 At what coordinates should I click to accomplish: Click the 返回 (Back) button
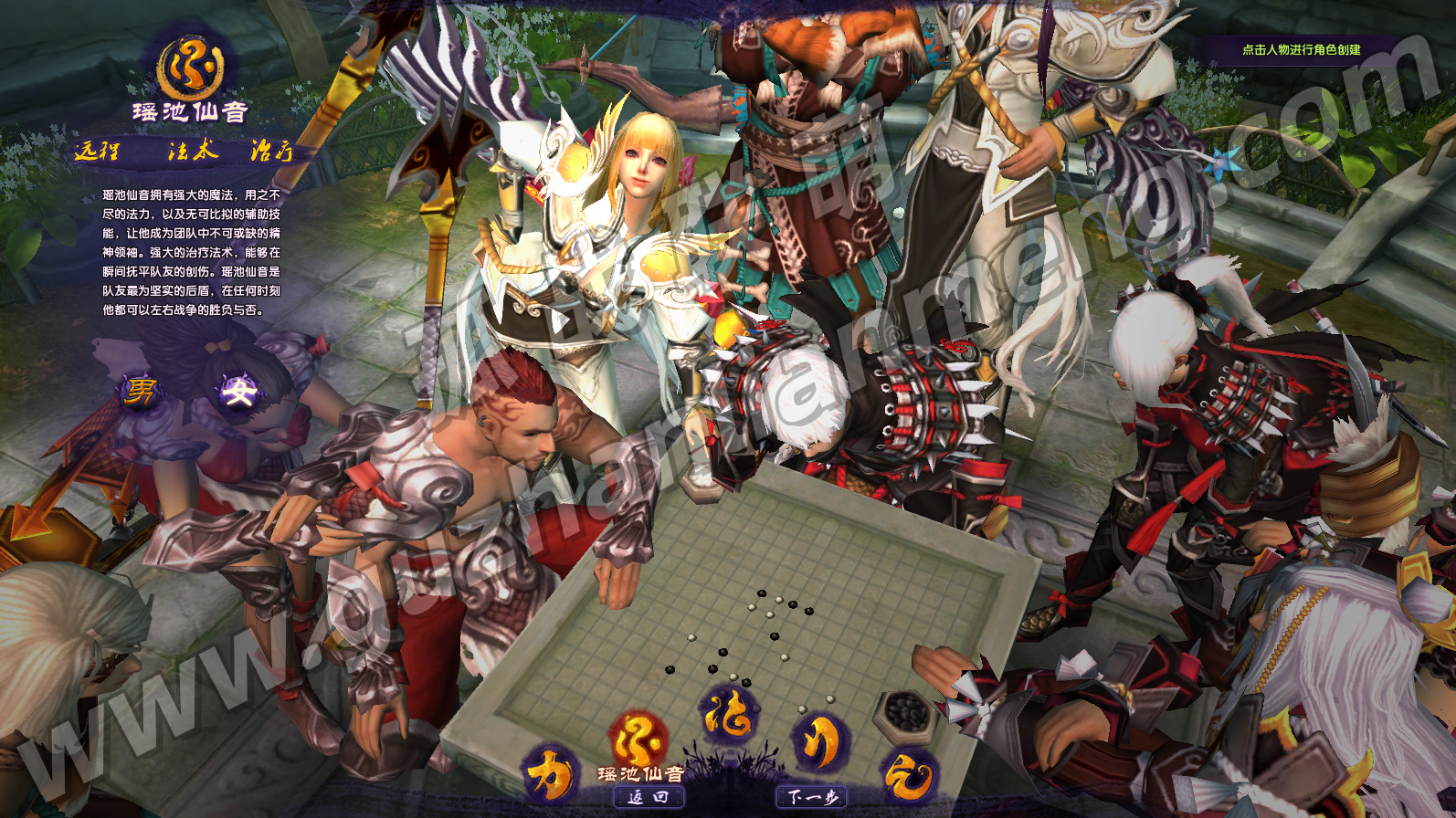648,797
